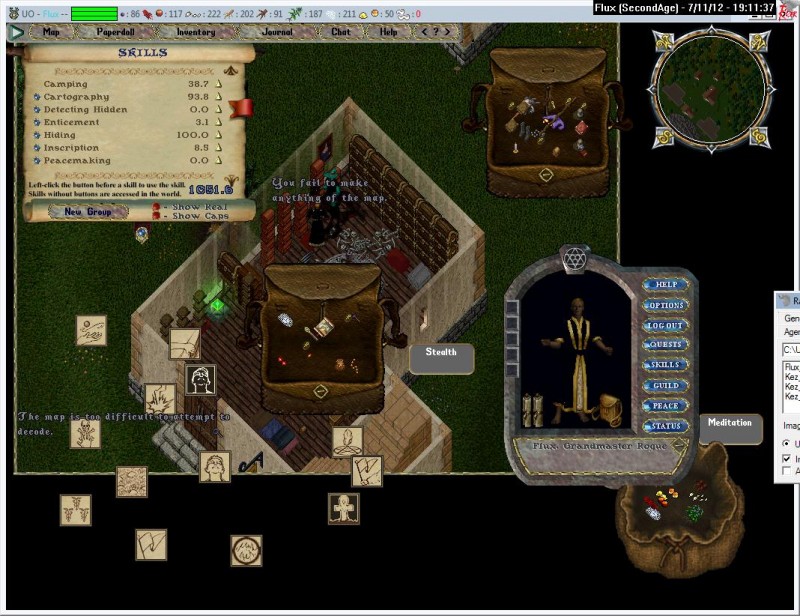Activate the Meditation skill button
Screen dimensions: 800x616
coord(729,423)
